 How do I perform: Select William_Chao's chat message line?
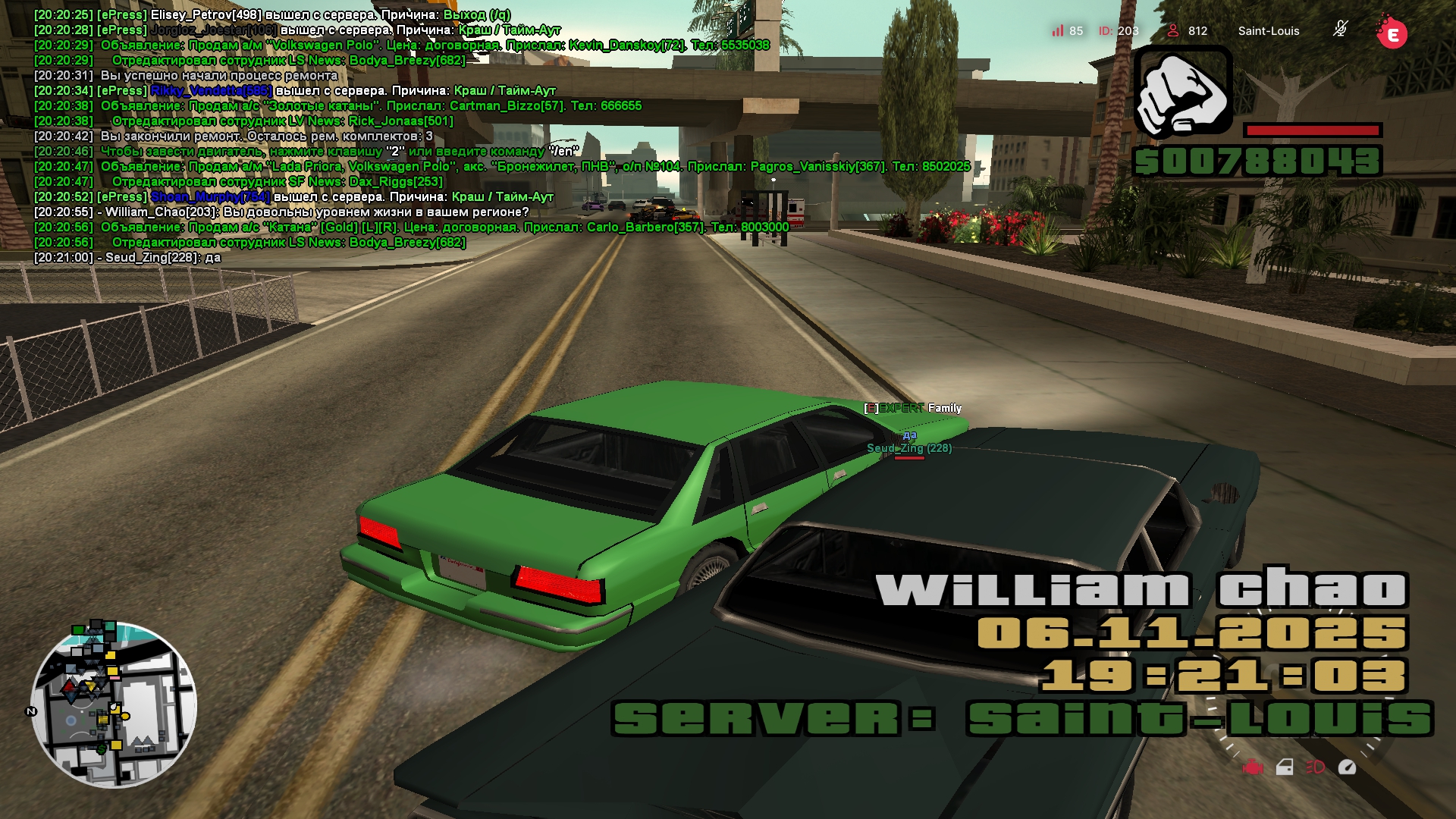tap(281, 212)
